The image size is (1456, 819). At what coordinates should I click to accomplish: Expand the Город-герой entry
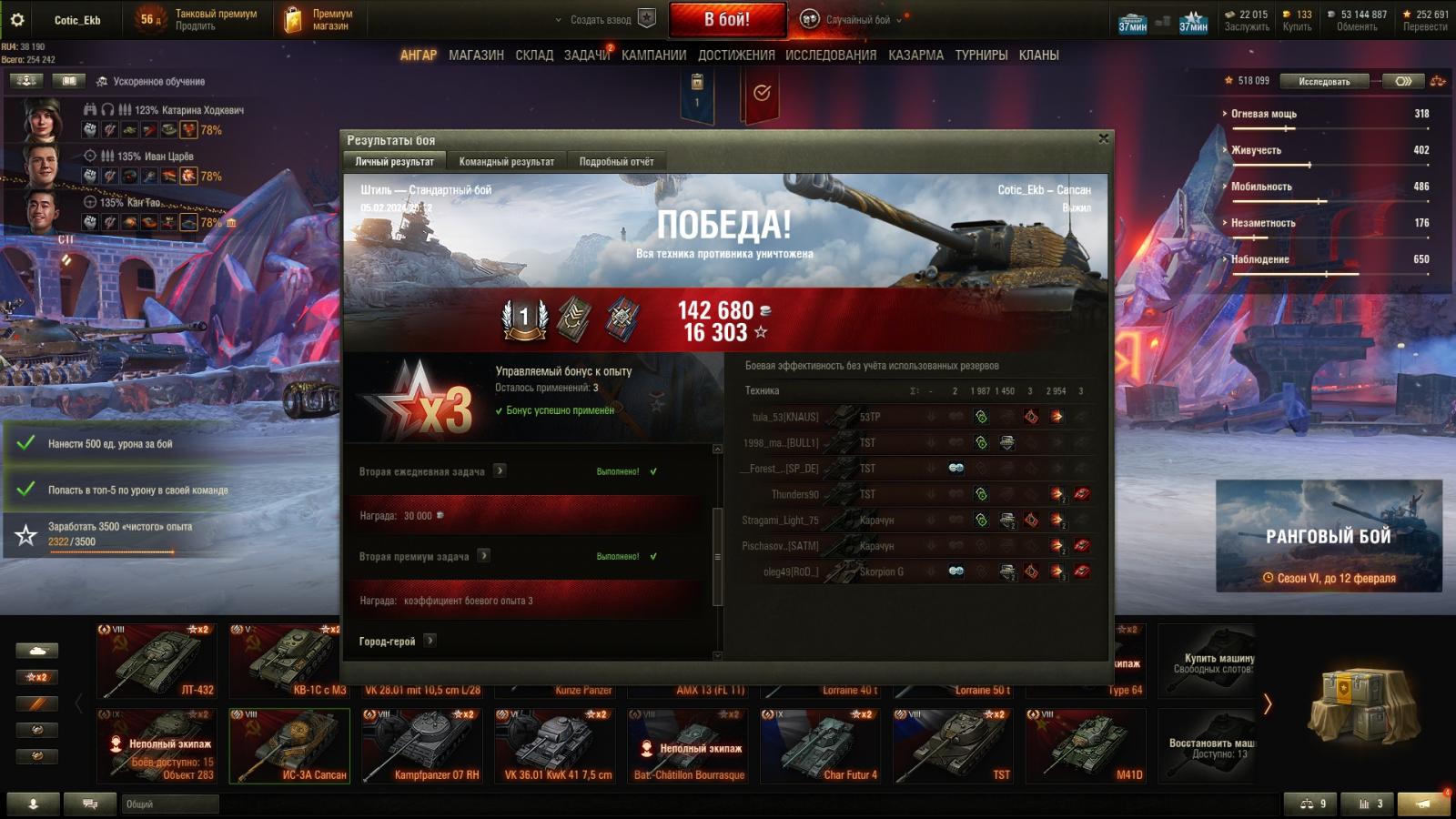[x=430, y=641]
